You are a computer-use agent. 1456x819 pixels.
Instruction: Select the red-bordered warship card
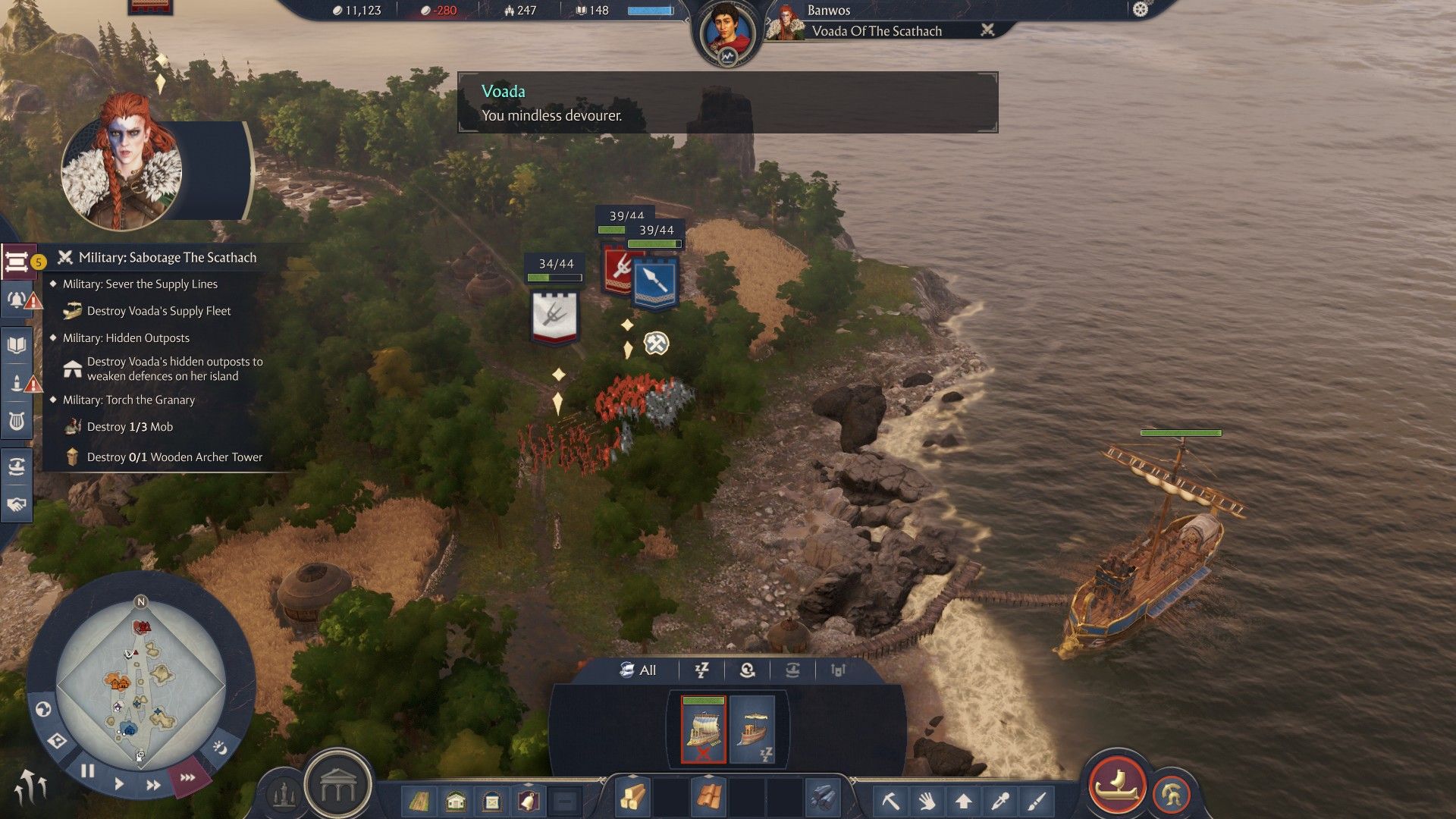click(703, 730)
